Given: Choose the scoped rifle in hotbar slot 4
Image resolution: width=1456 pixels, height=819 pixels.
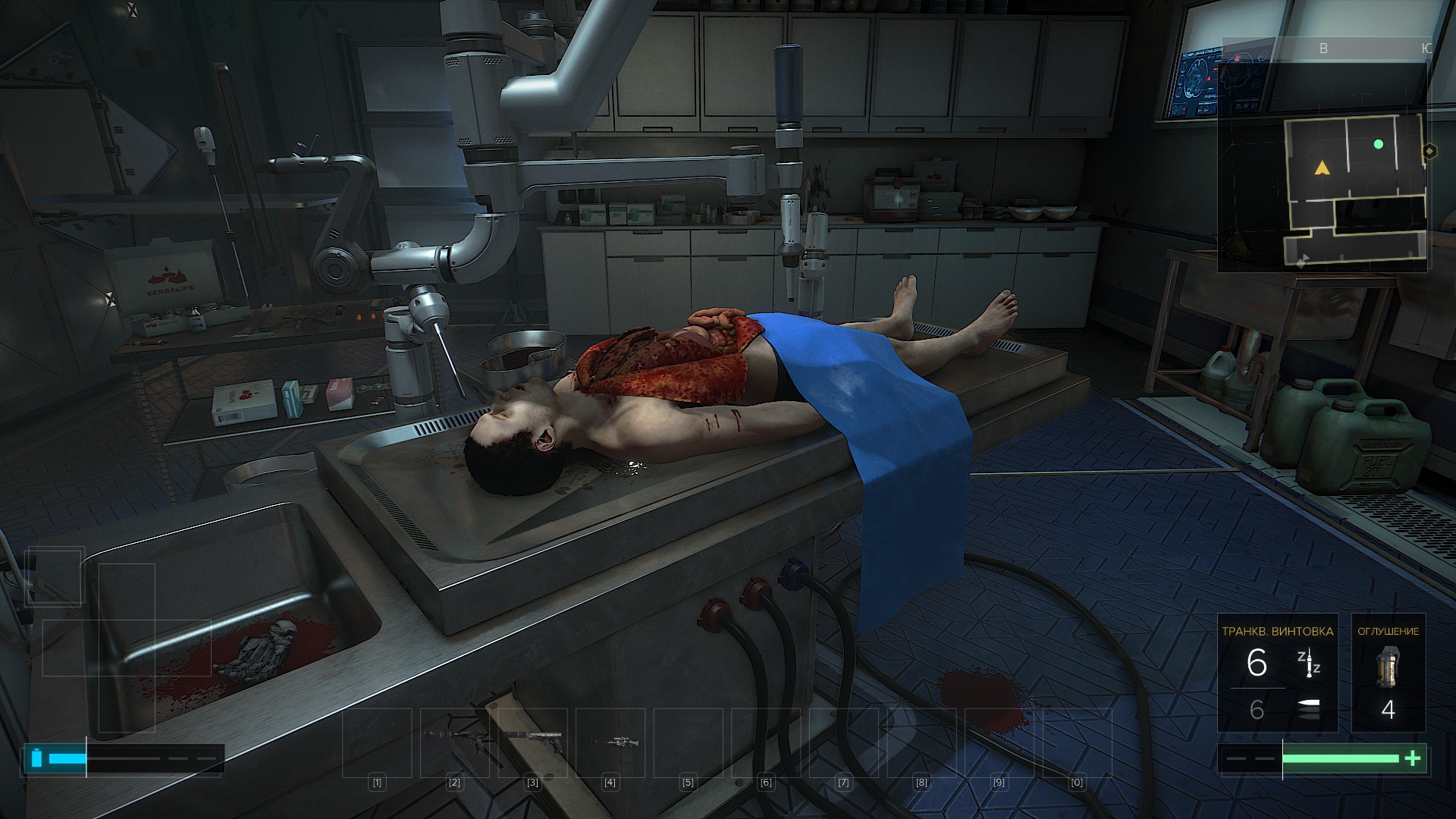Looking at the screenshot, I should point(610,739).
